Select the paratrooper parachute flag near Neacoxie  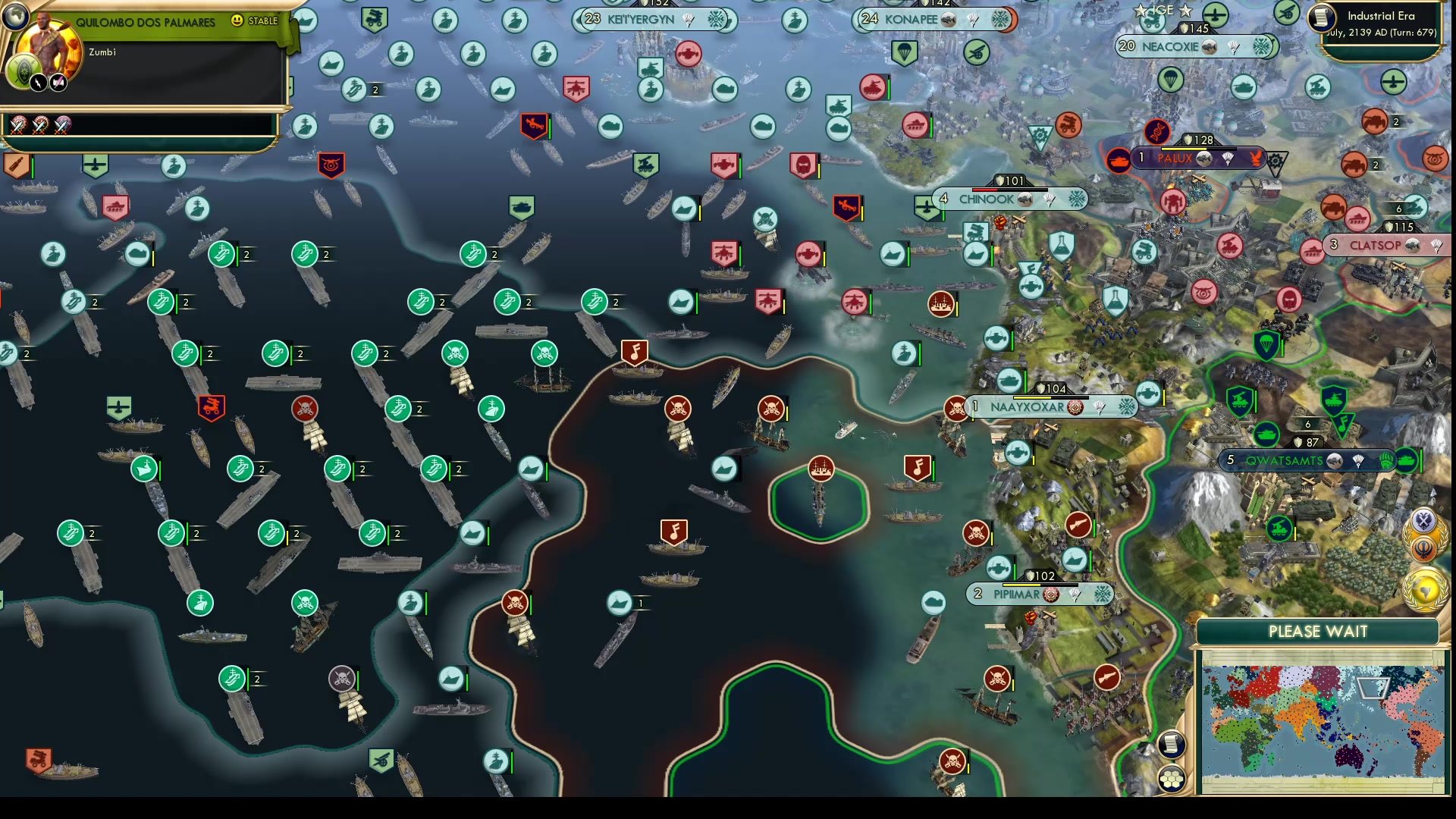point(1171,80)
